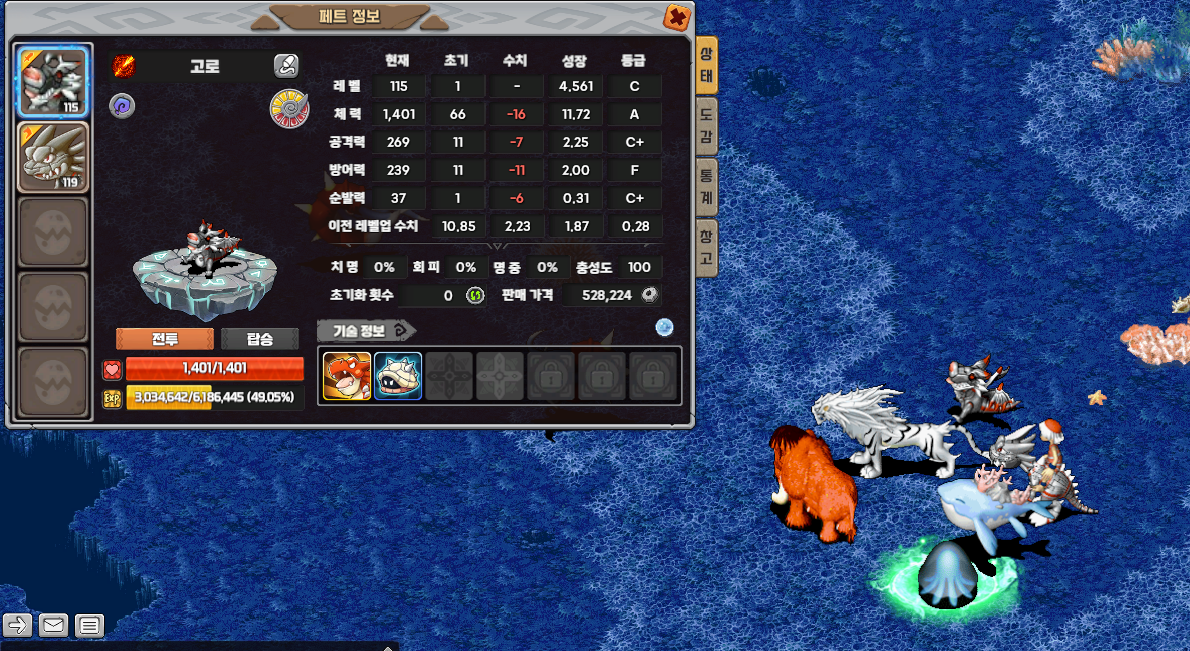The height and width of the screenshot is (651, 1190).
Task: Open the list menu button
Action: [89, 626]
